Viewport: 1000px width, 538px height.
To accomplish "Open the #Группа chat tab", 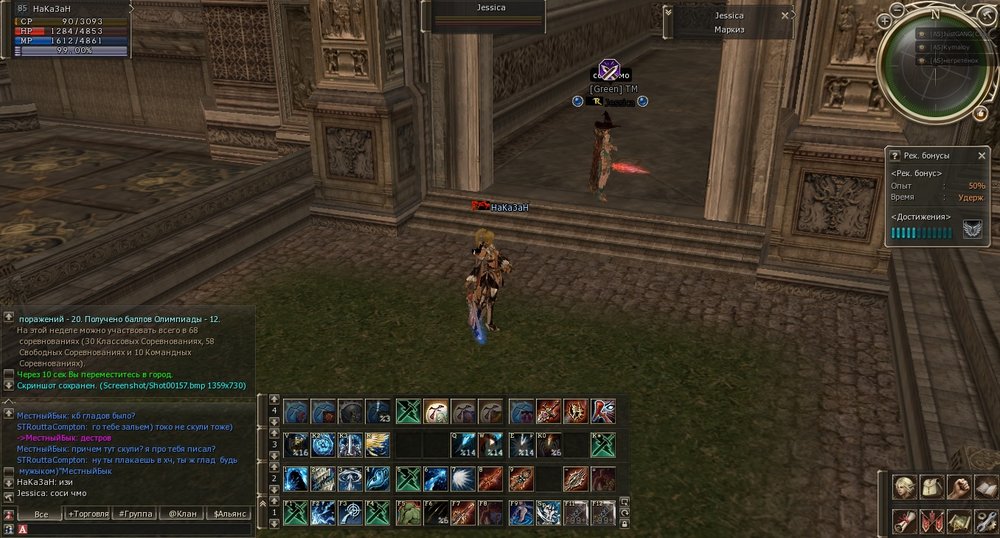I will pos(135,514).
